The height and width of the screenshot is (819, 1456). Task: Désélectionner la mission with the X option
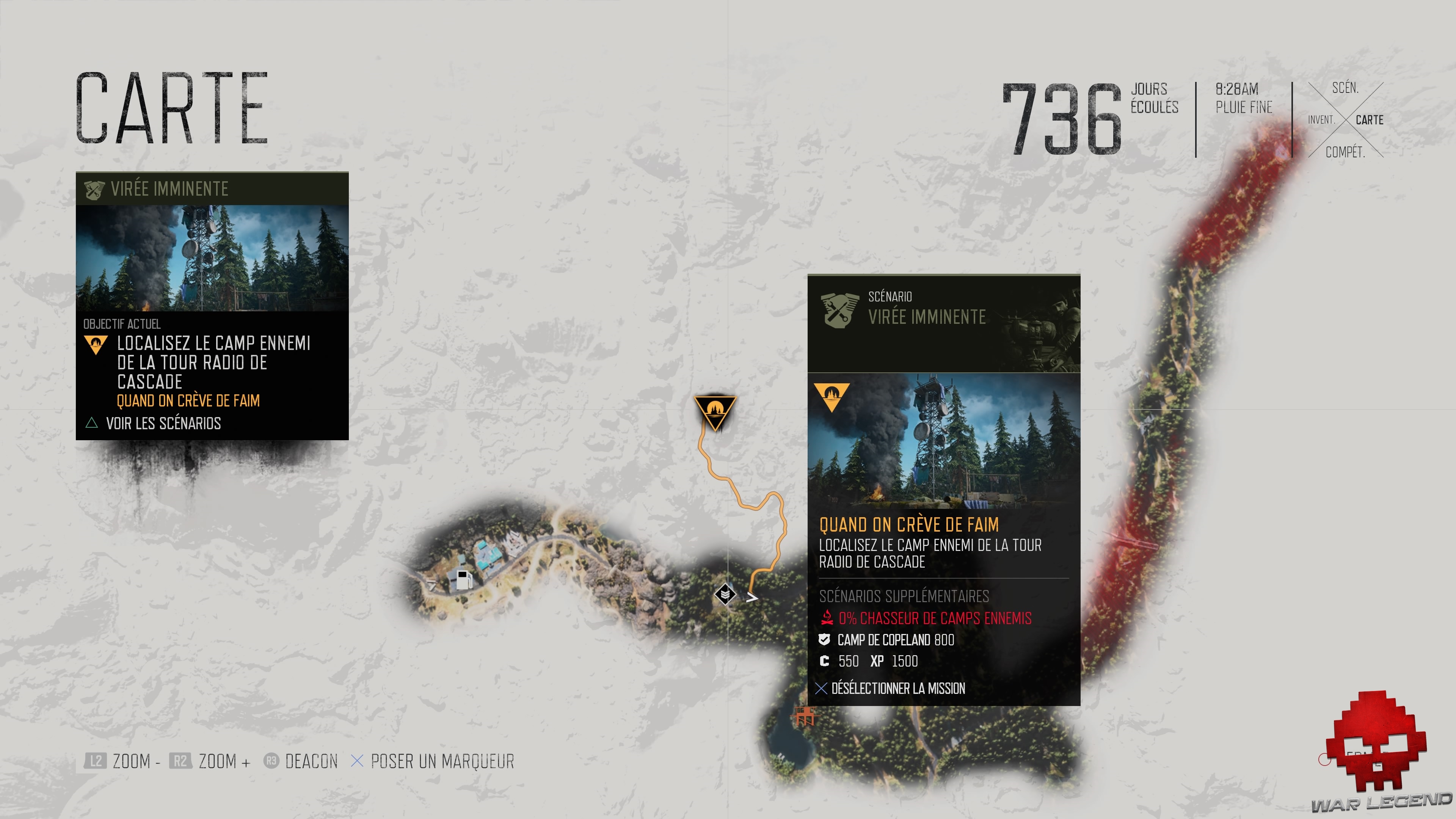pyautogui.click(x=897, y=689)
